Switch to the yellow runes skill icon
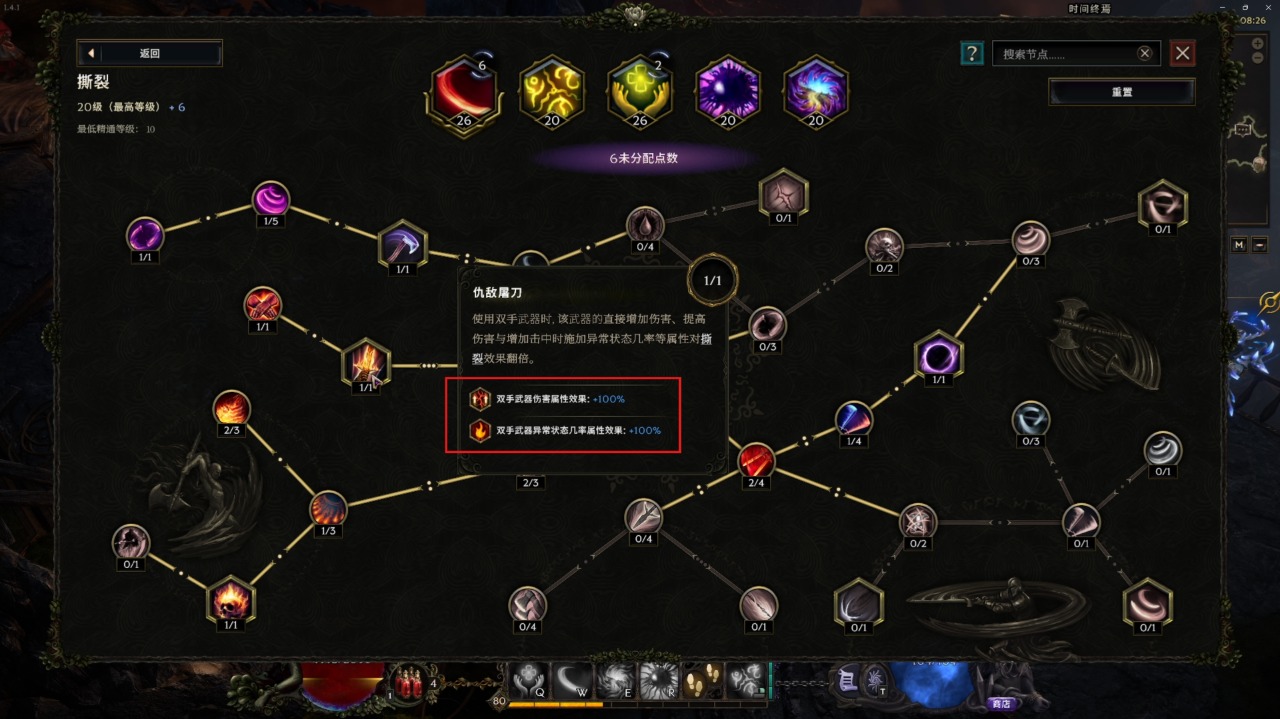Screen dimensions: 1280x719 click(552, 92)
